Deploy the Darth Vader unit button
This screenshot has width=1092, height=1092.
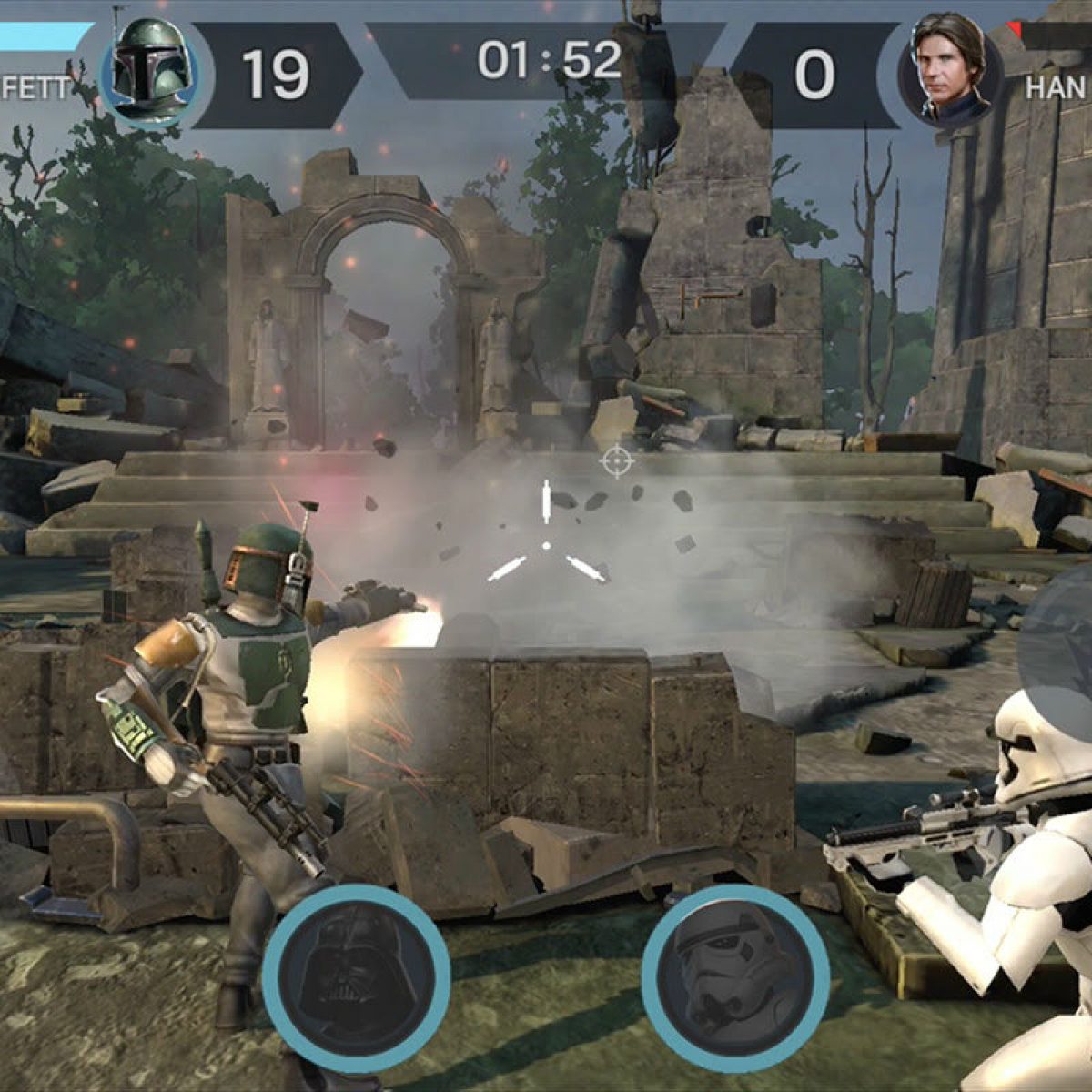(x=357, y=976)
